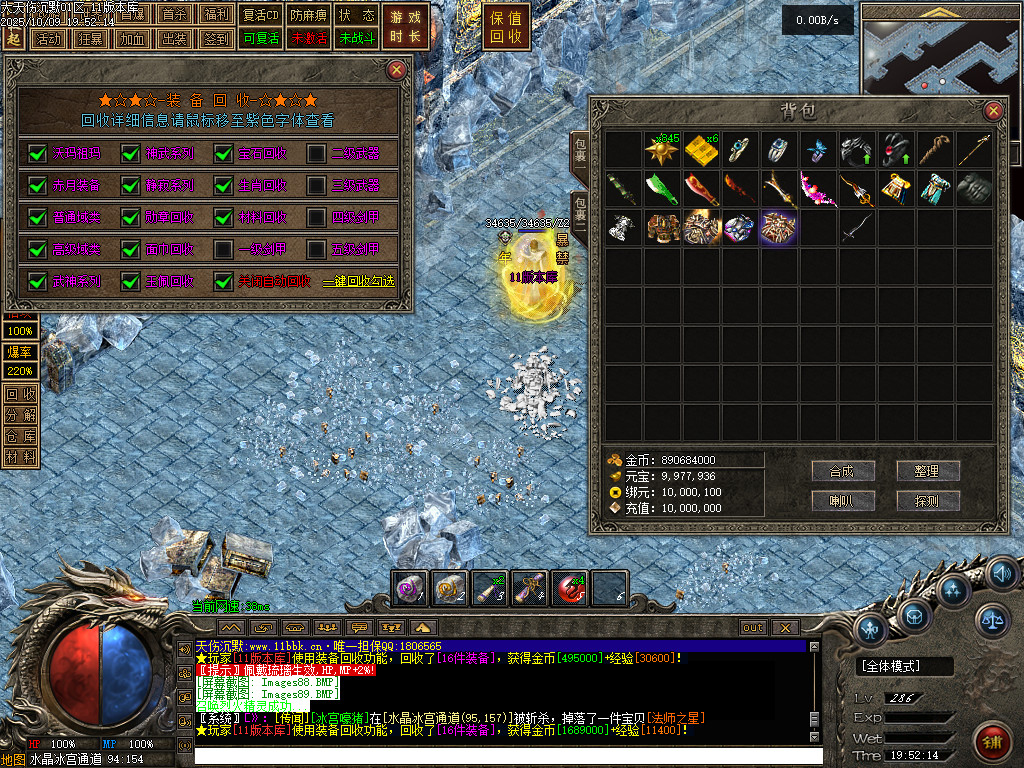This screenshot has height=768, width=1024.
Task: Click the 签到 sign-in button
Action: [x=216, y=39]
